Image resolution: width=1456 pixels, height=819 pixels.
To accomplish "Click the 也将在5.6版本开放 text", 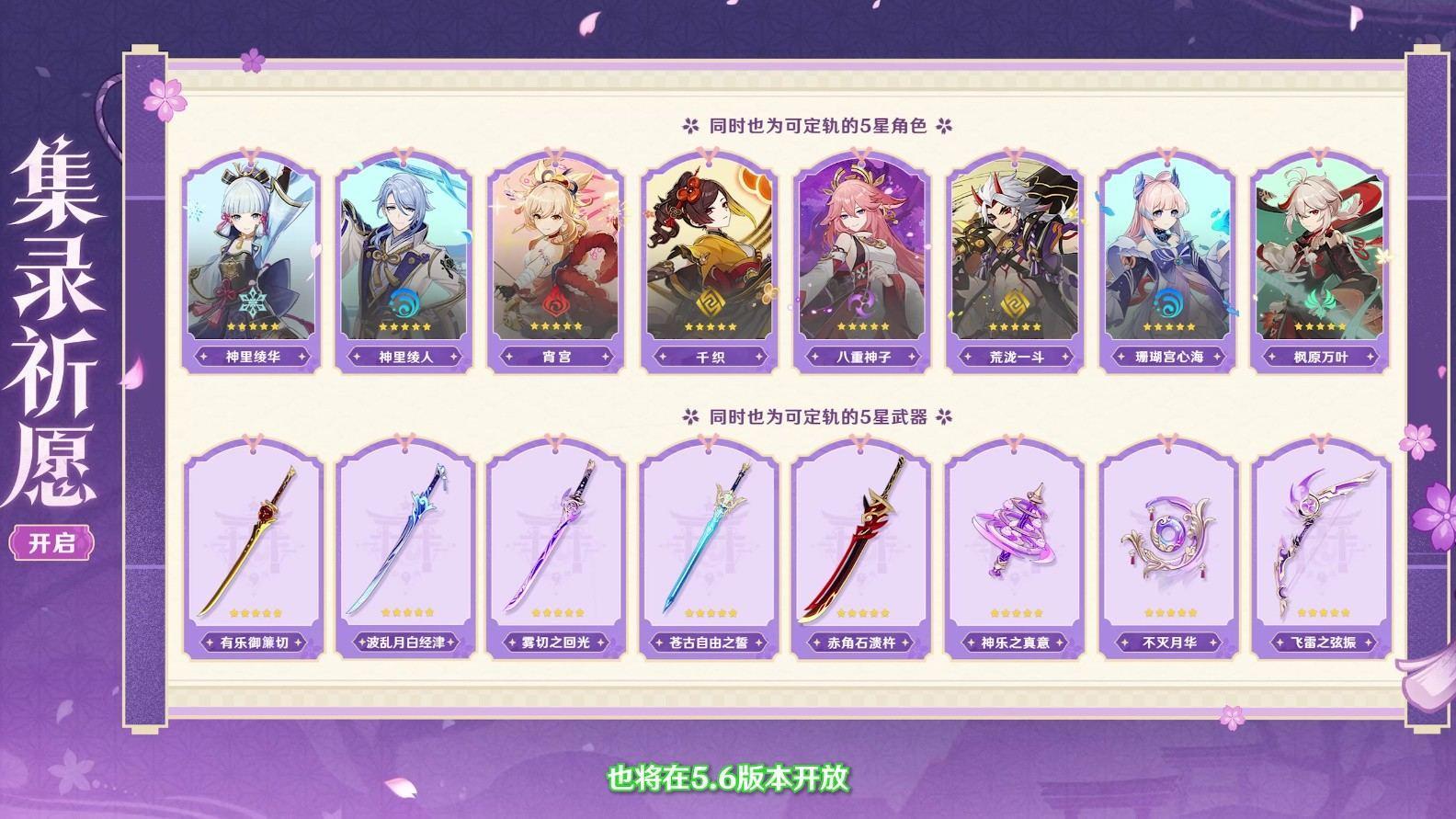I will point(728,777).
